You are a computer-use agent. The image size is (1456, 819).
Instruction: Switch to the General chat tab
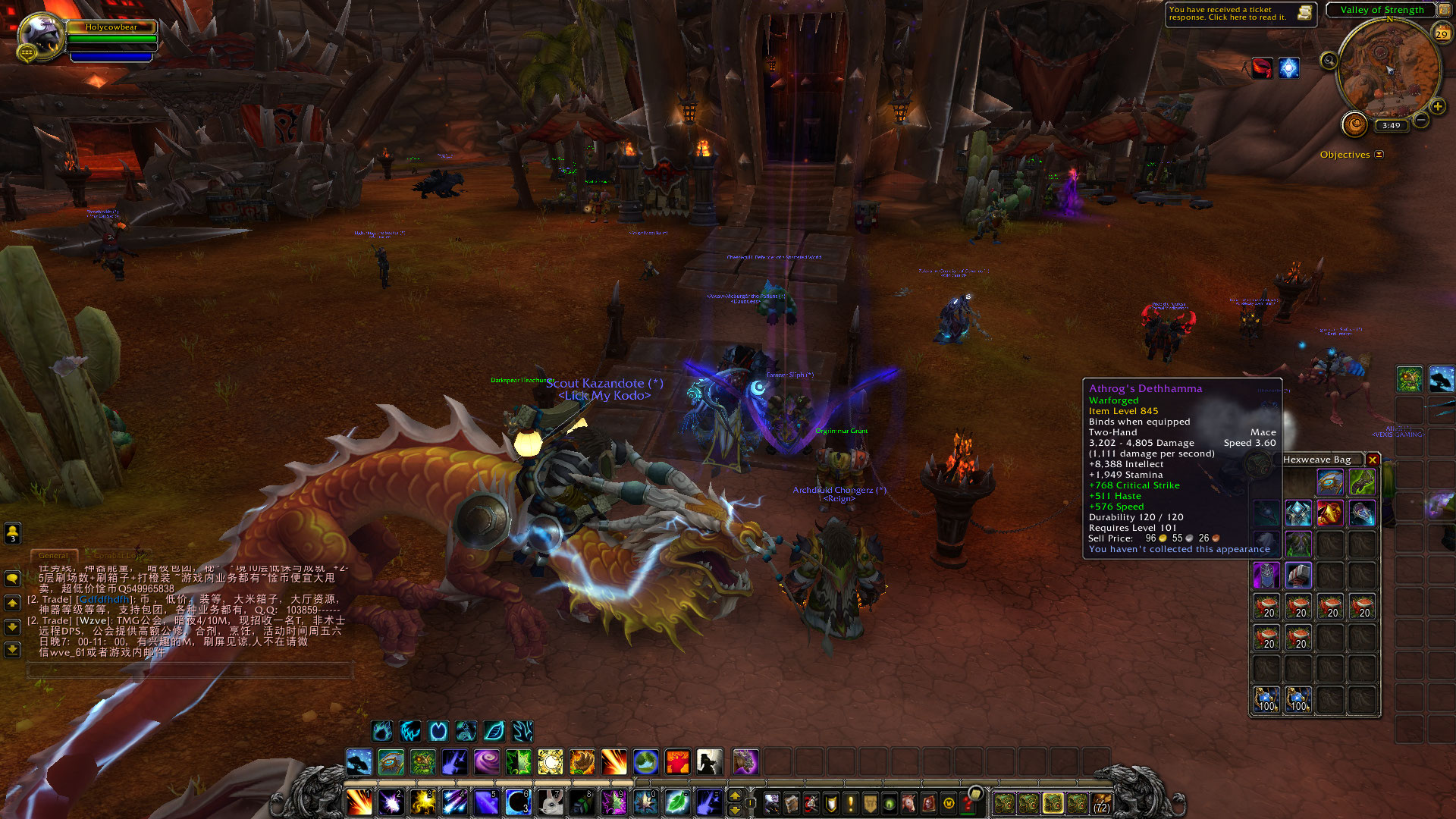tap(53, 556)
